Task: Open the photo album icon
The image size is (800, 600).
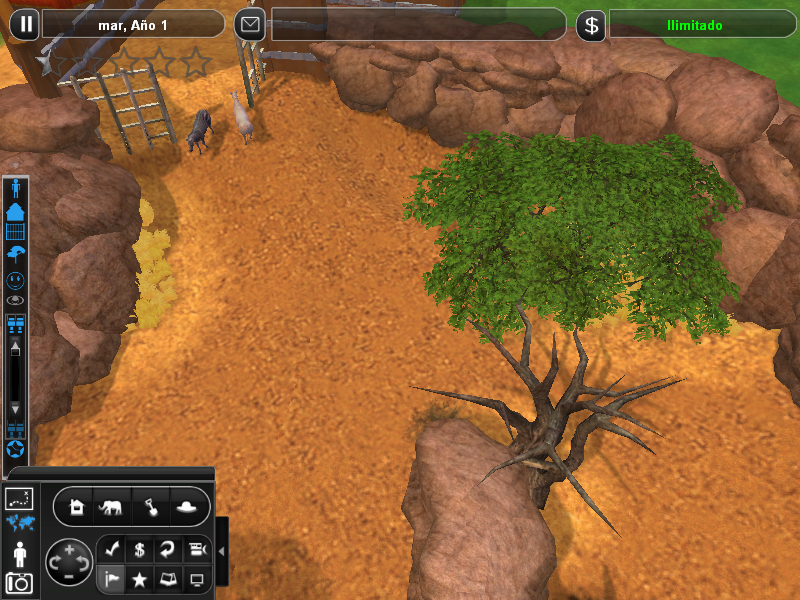Action: tap(168, 578)
